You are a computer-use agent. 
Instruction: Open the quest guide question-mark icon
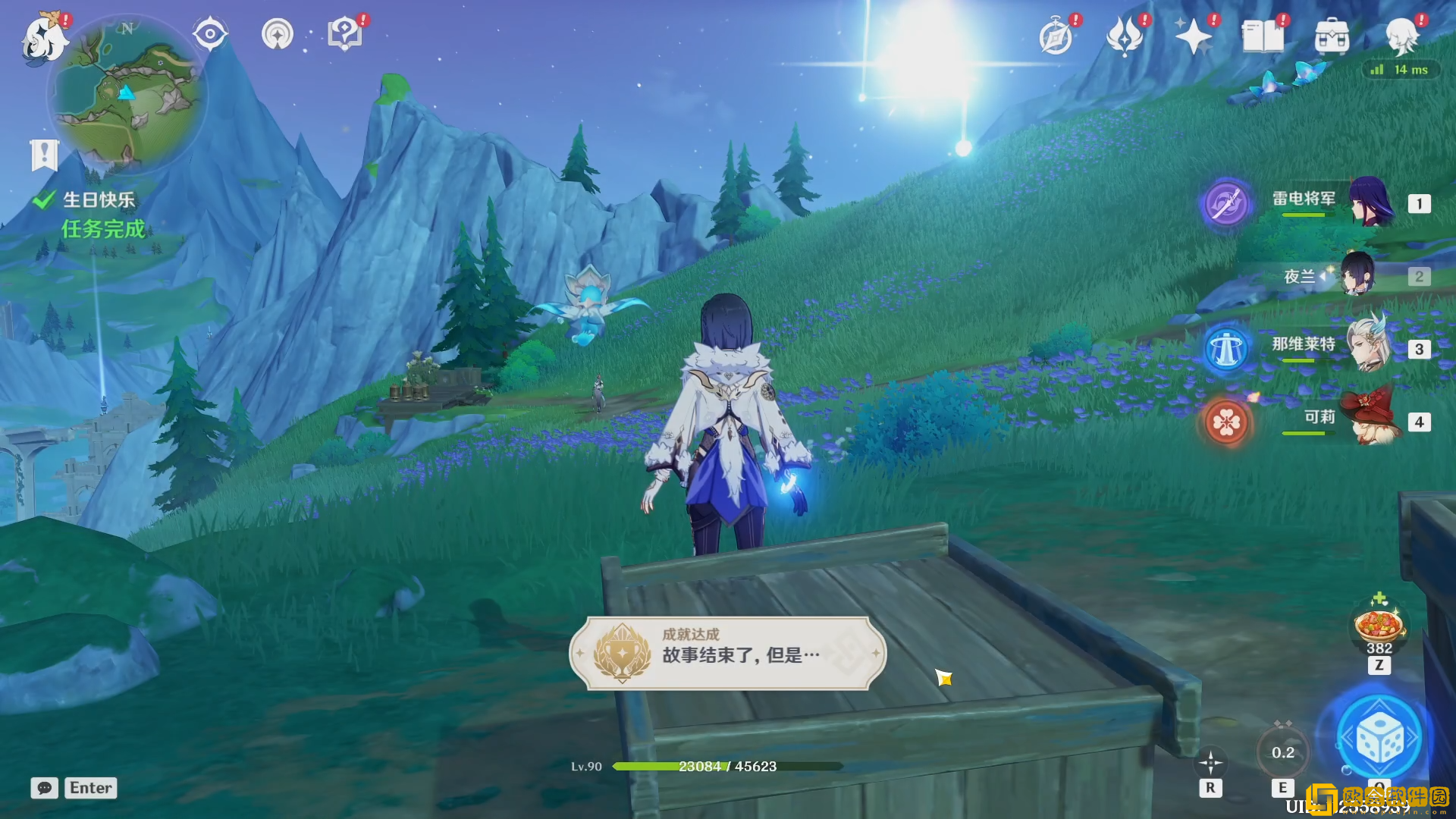(345, 34)
